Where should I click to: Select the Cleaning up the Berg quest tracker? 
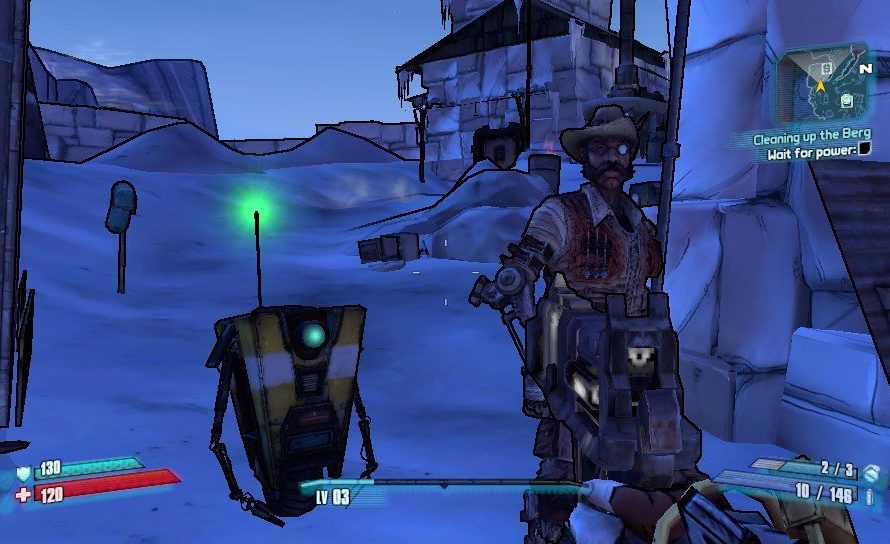(813, 138)
